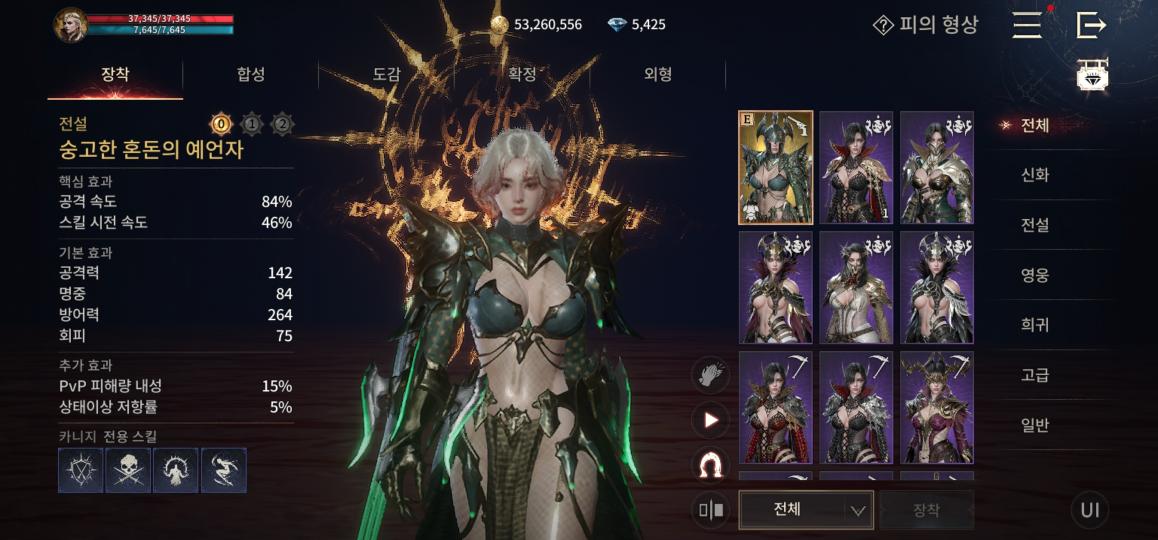Show 고급 grade transformations
This screenshot has width=1158, height=540.
(x=1034, y=375)
